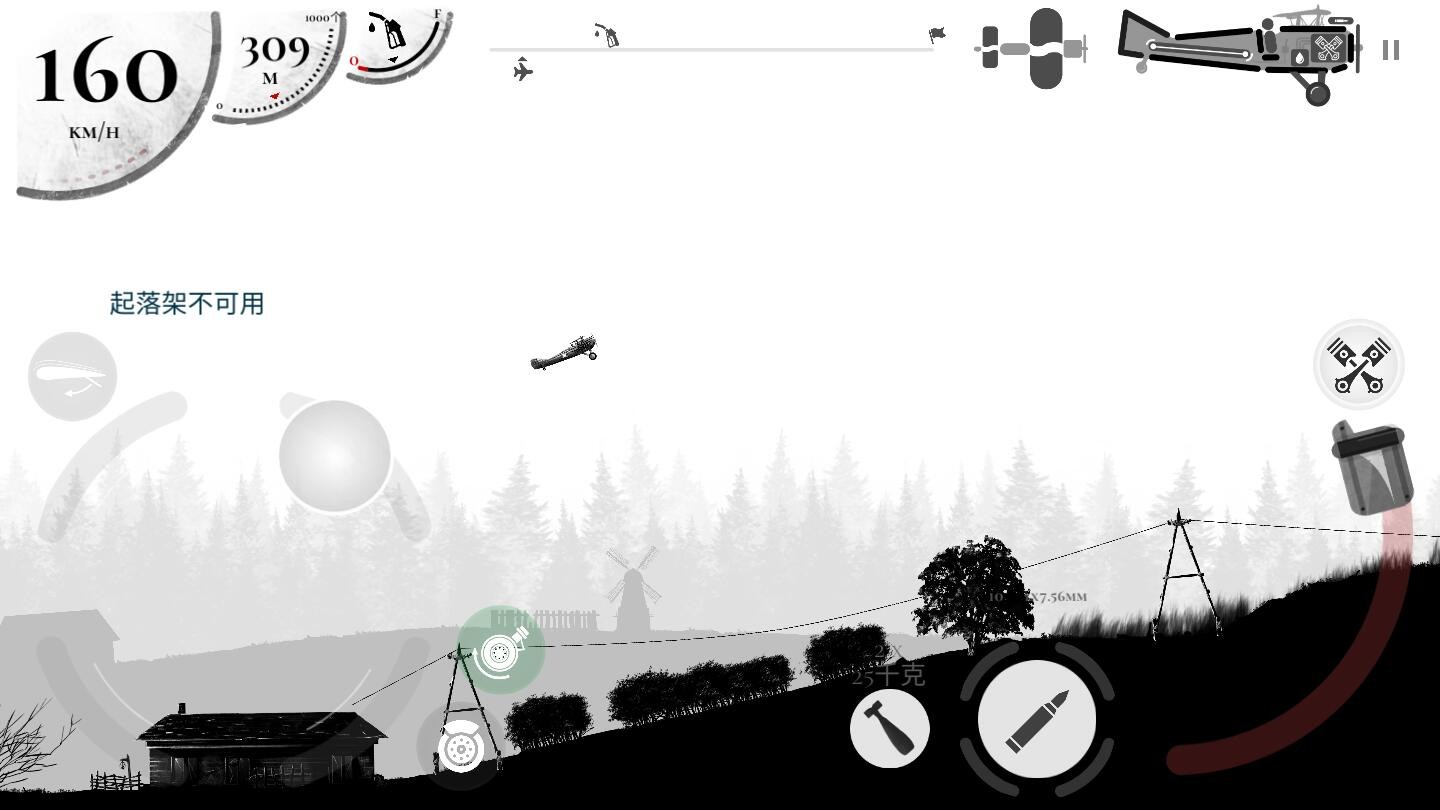Tap the throttle lever handle
Image resolution: width=1440 pixels, height=810 pixels.
tap(1371, 466)
